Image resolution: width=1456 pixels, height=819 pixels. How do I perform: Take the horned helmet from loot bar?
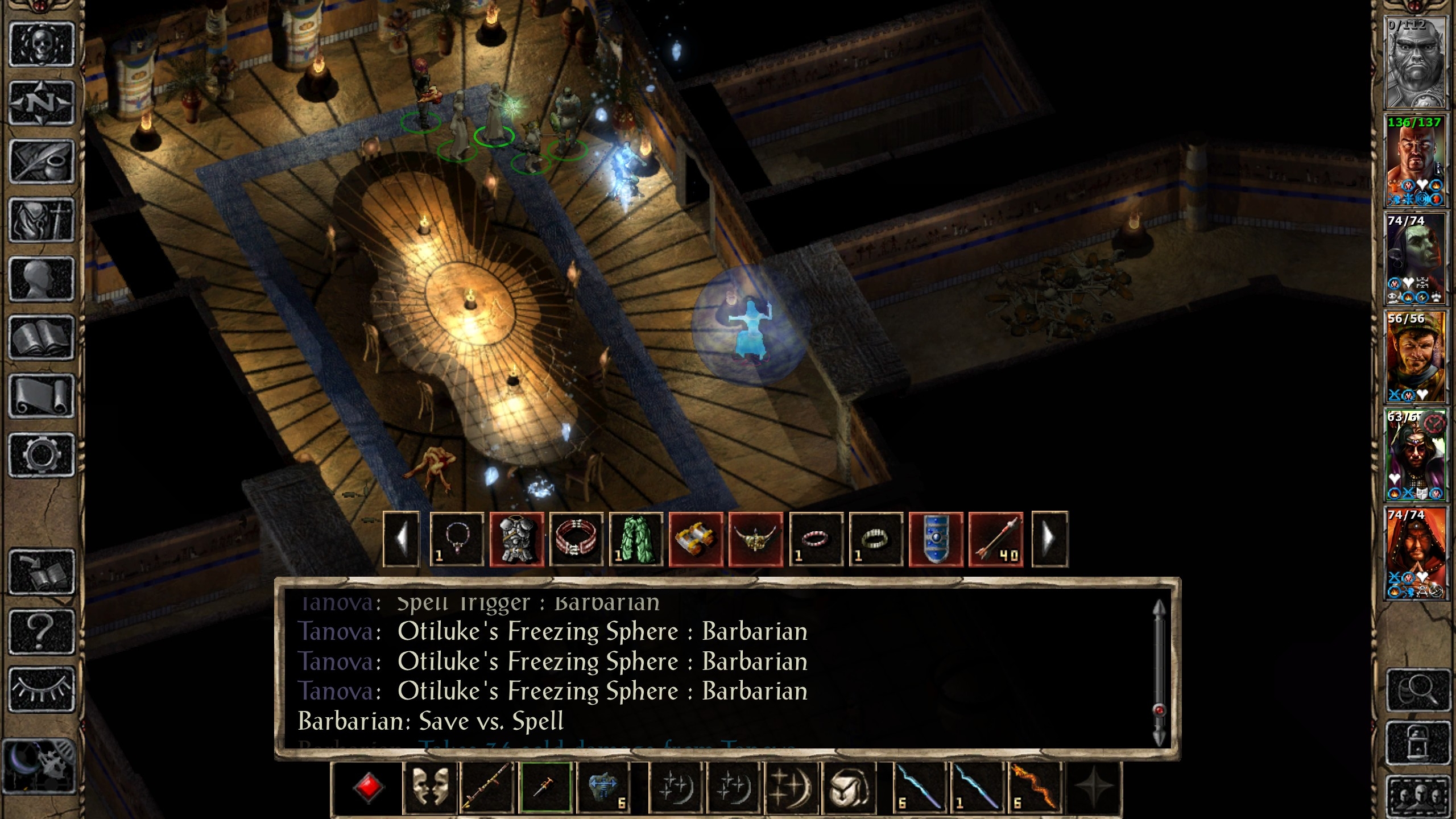tap(755, 539)
